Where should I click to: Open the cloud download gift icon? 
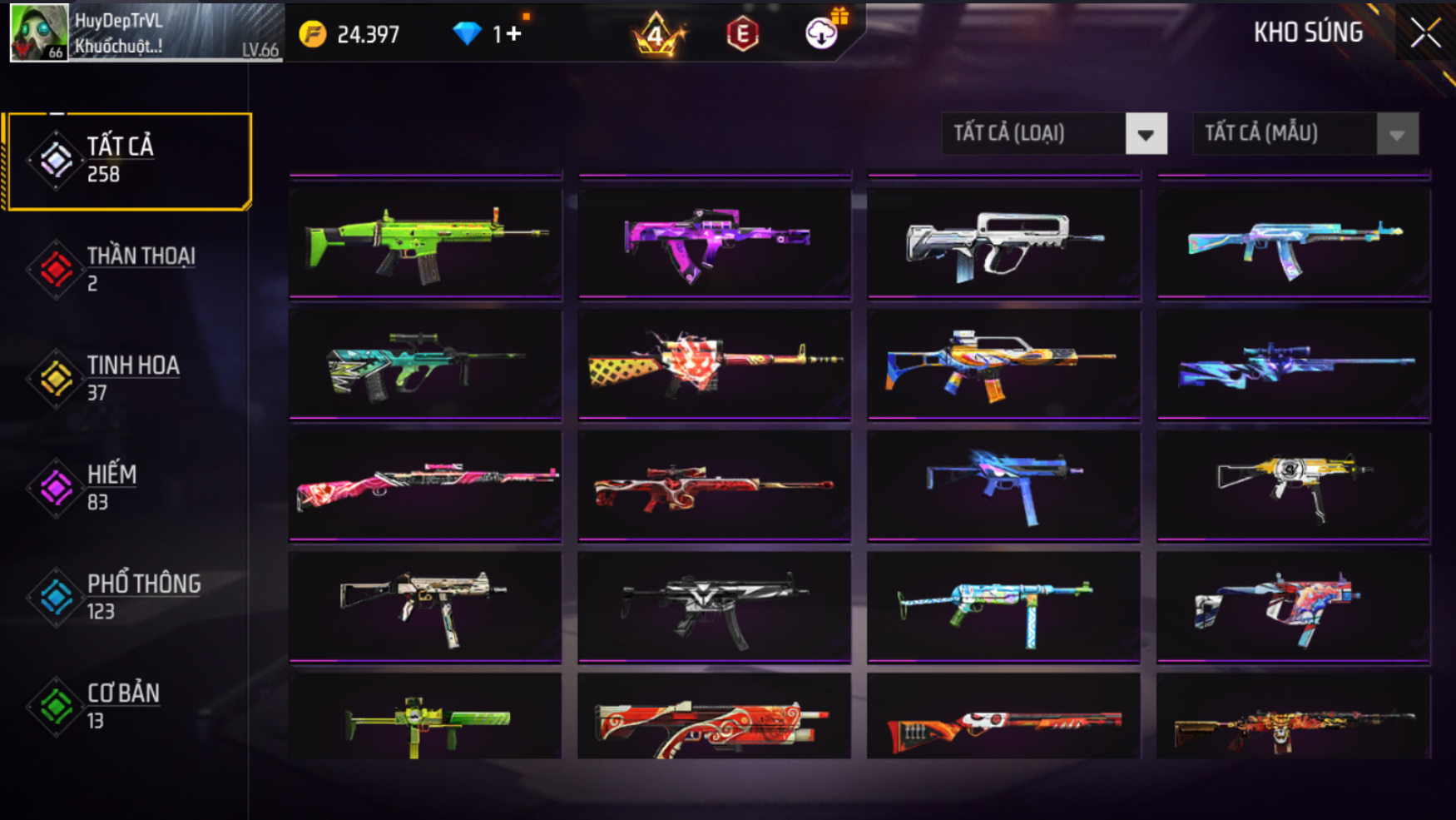[822, 33]
